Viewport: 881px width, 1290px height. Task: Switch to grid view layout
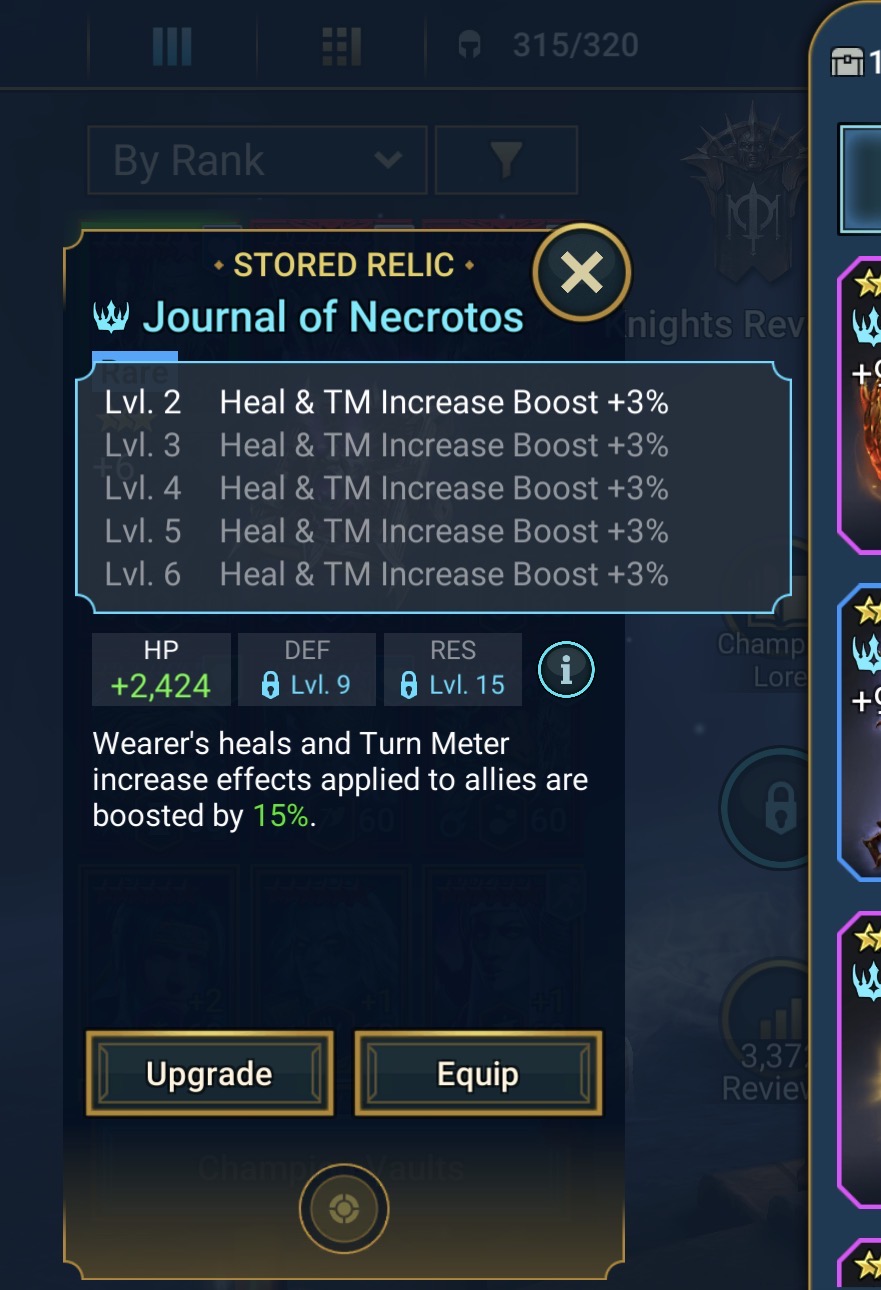[341, 45]
